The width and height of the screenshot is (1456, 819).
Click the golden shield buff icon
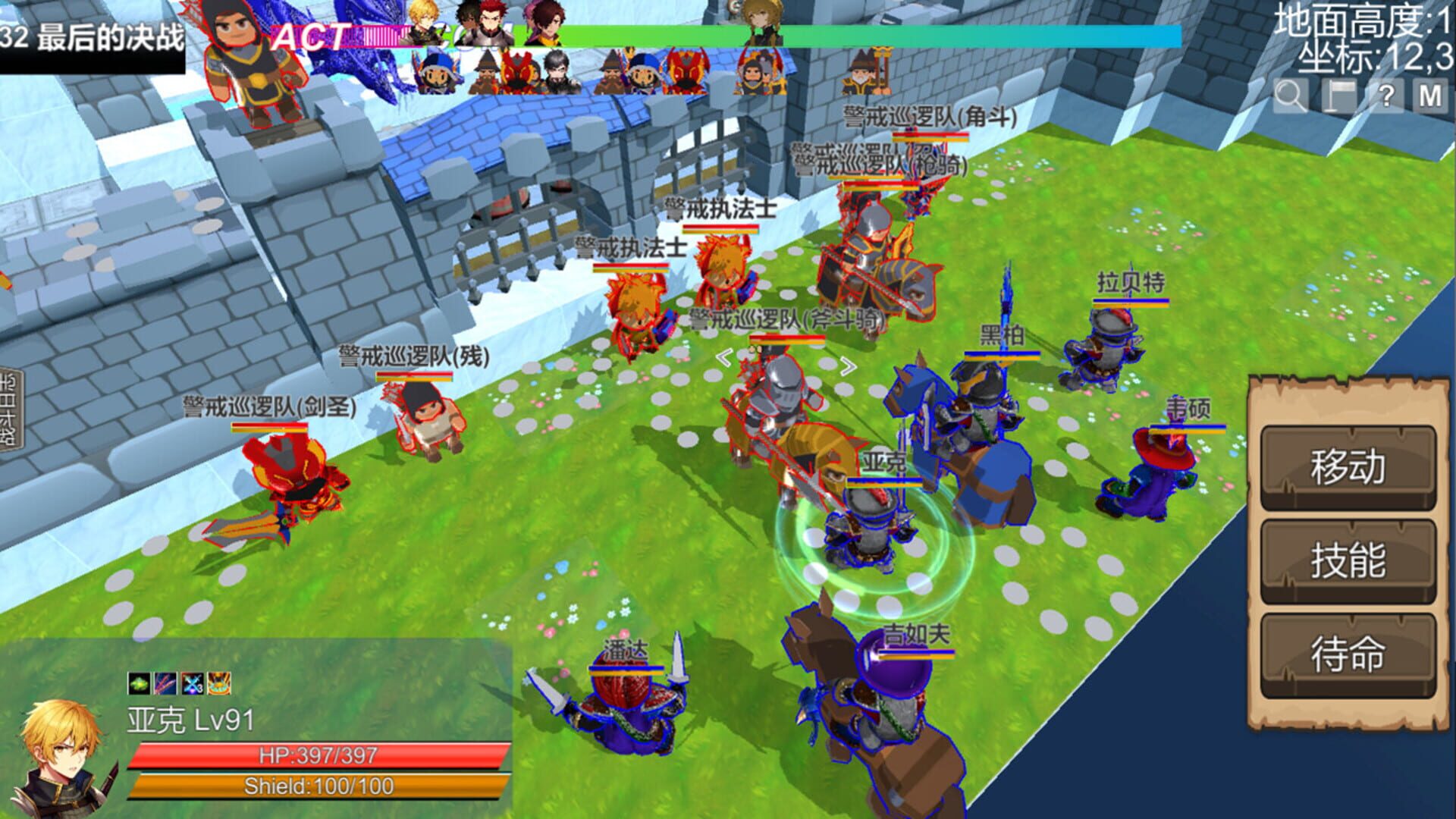click(x=218, y=683)
